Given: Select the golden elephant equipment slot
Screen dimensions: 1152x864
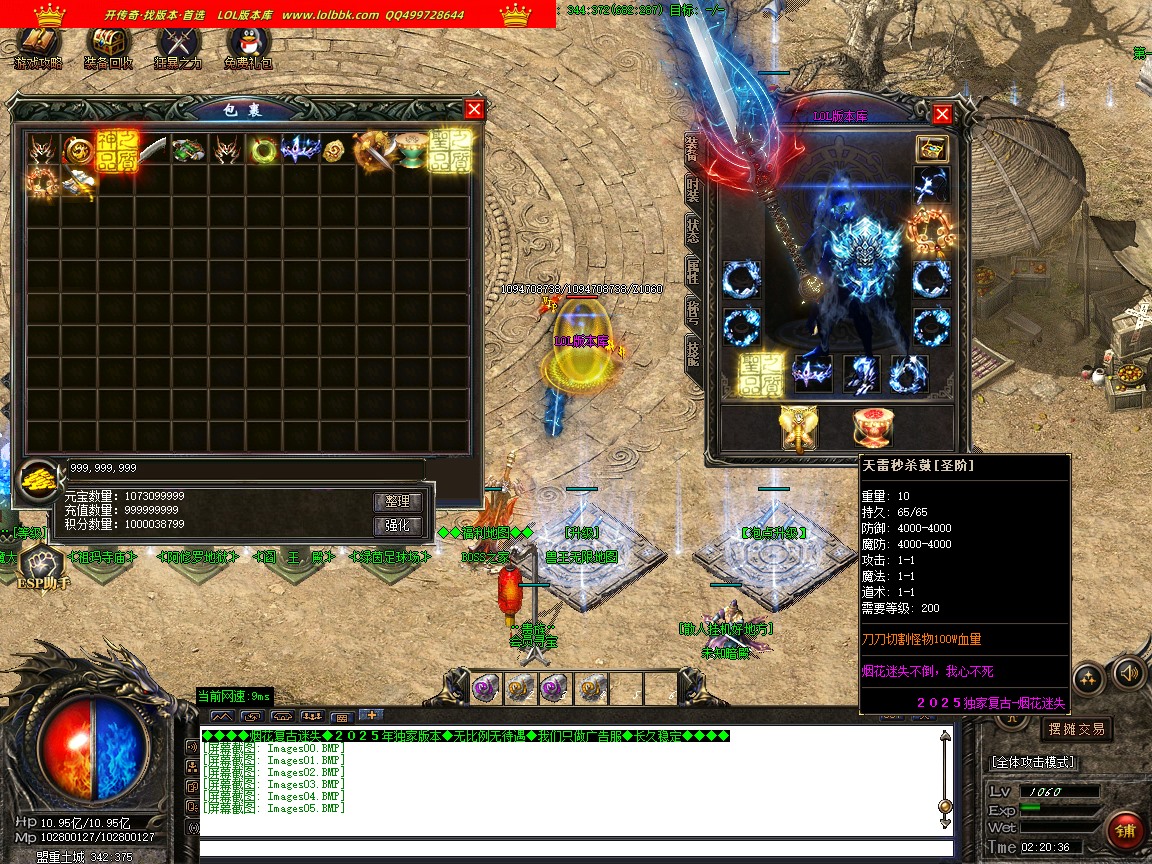Looking at the screenshot, I should pos(799,427).
